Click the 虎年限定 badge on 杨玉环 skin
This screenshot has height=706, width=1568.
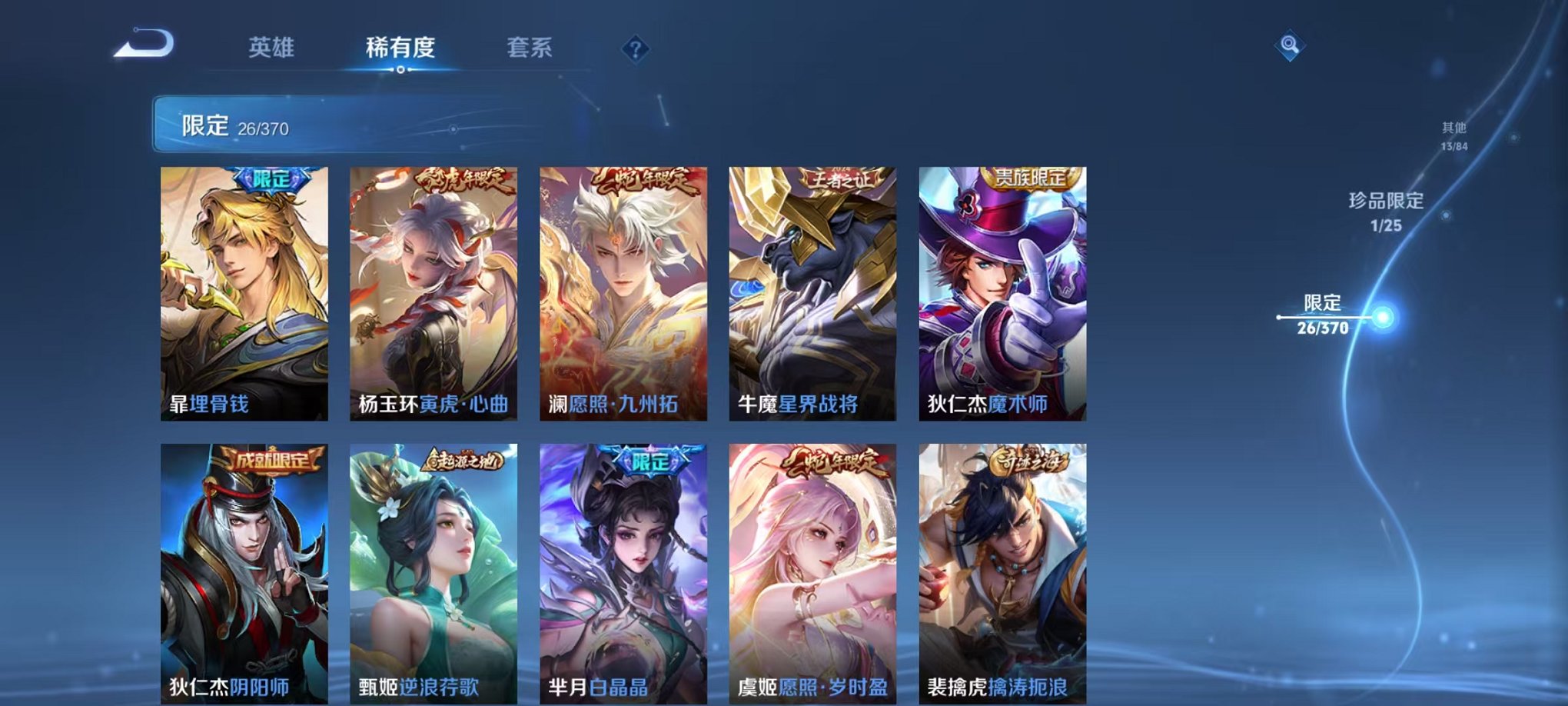[459, 180]
